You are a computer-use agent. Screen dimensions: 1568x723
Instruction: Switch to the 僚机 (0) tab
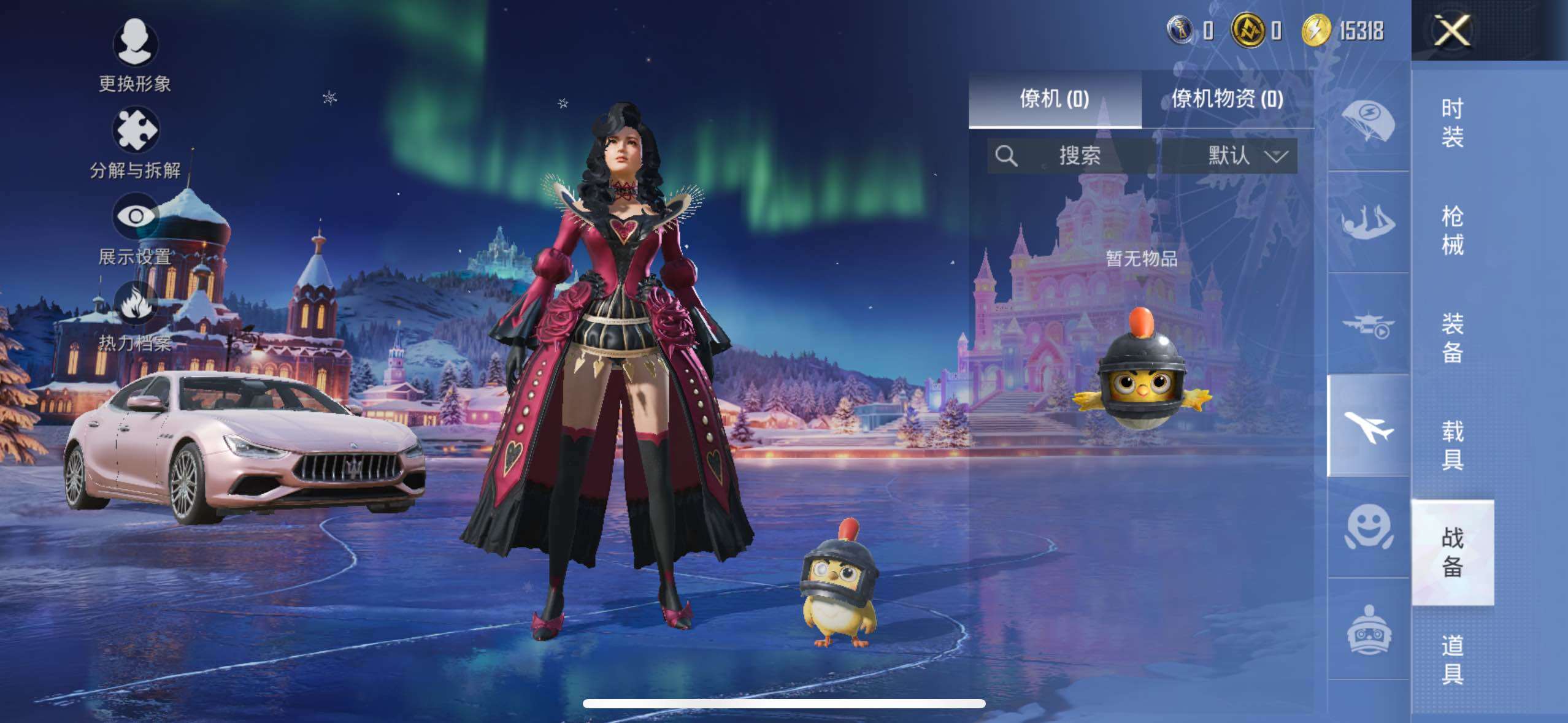click(1055, 99)
